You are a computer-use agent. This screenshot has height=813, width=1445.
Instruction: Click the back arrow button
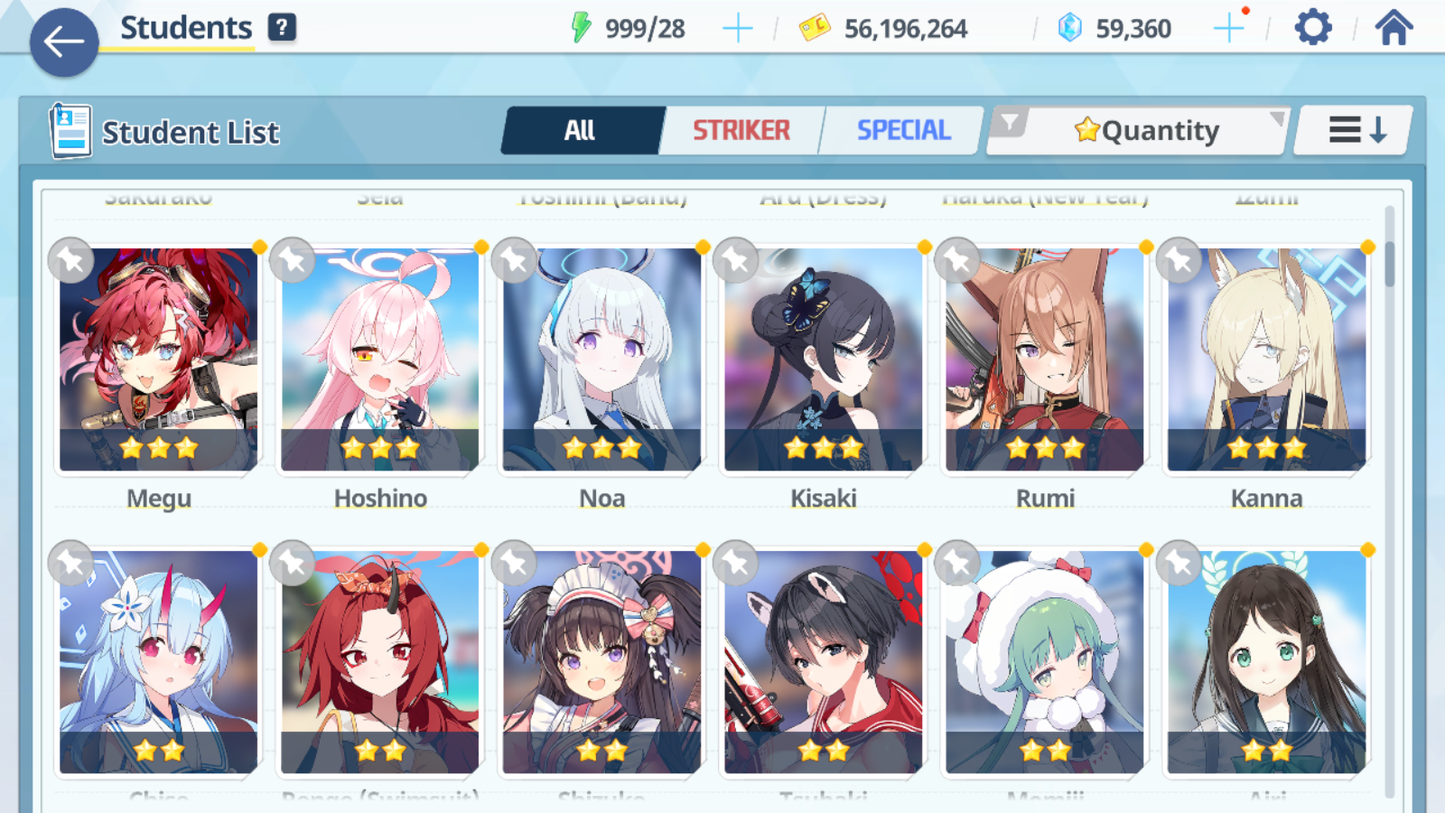point(63,42)
